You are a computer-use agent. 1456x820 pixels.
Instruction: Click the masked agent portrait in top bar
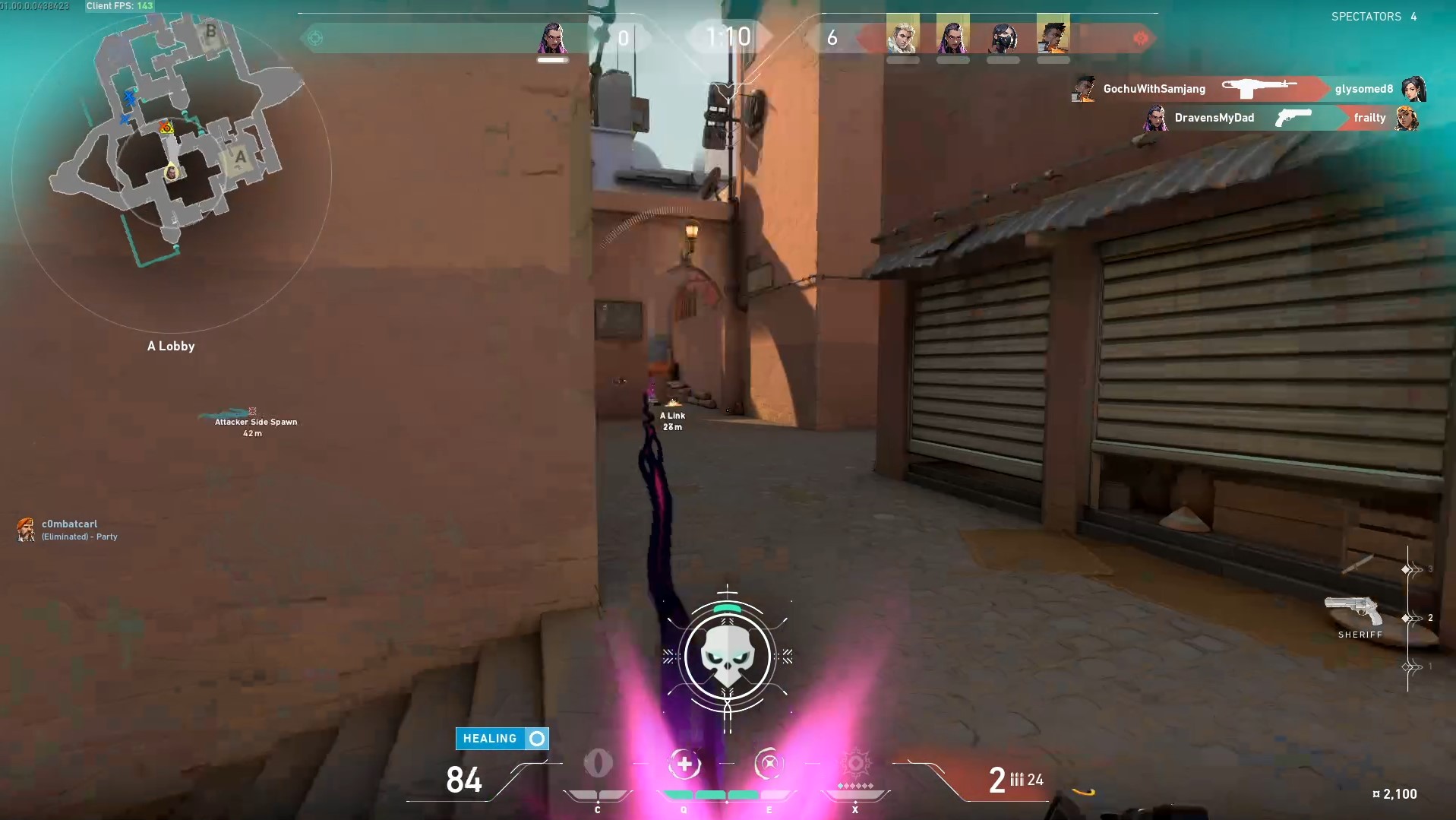coord(1003,34)
